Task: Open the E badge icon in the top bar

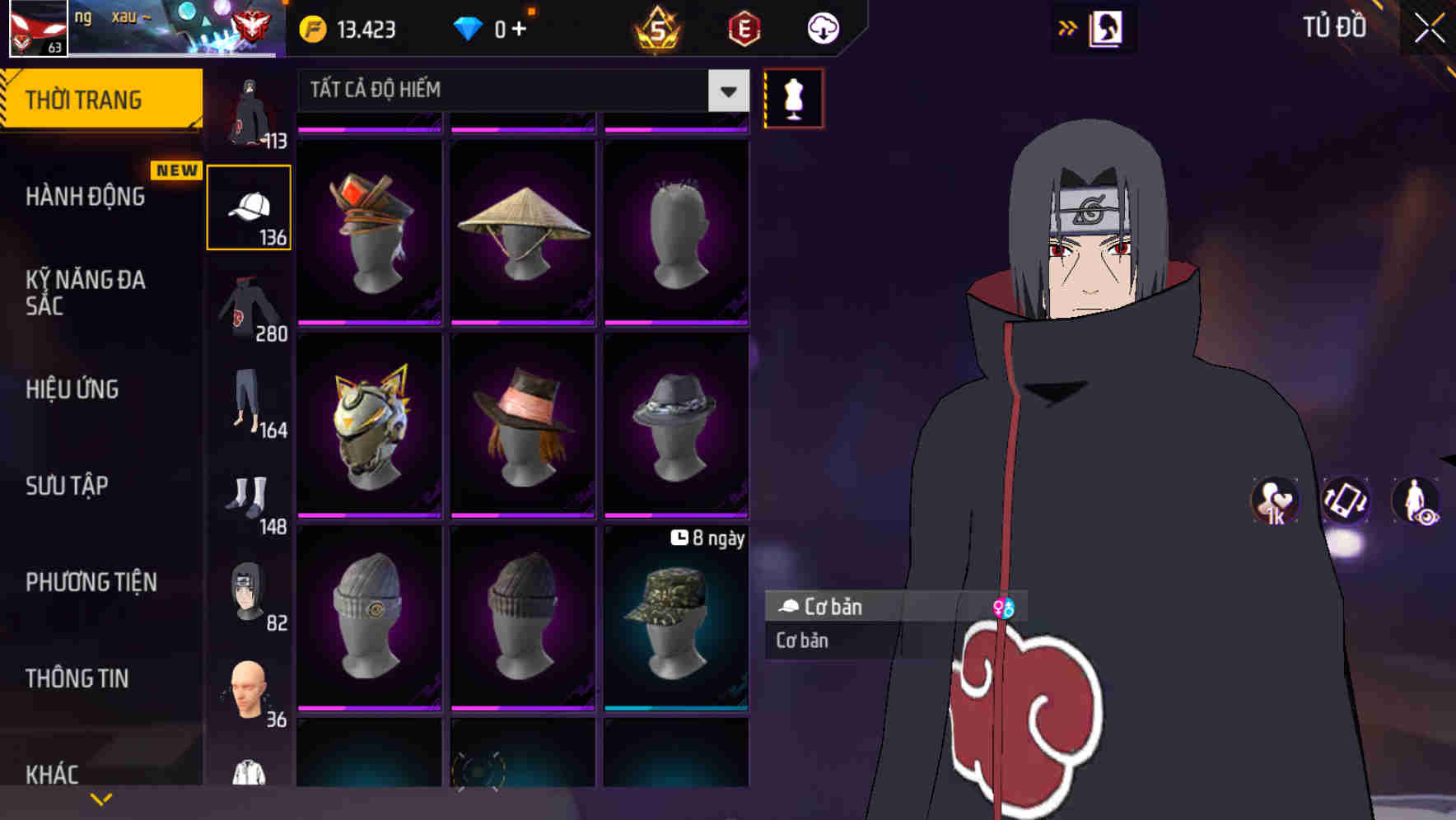Action: tap(744, 27)
